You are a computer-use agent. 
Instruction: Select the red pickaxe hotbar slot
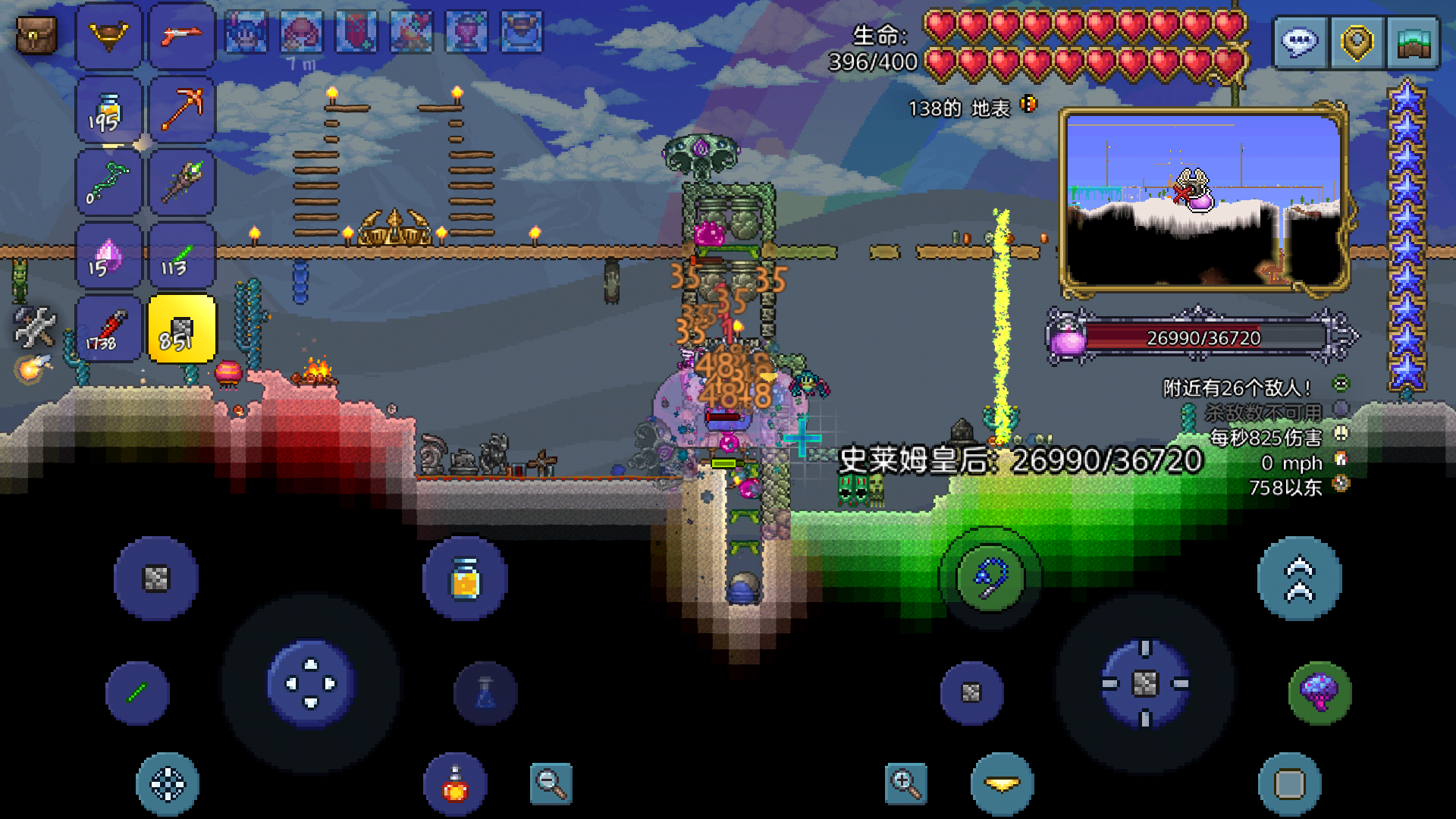pyautogui.click(x=182, y=109)
